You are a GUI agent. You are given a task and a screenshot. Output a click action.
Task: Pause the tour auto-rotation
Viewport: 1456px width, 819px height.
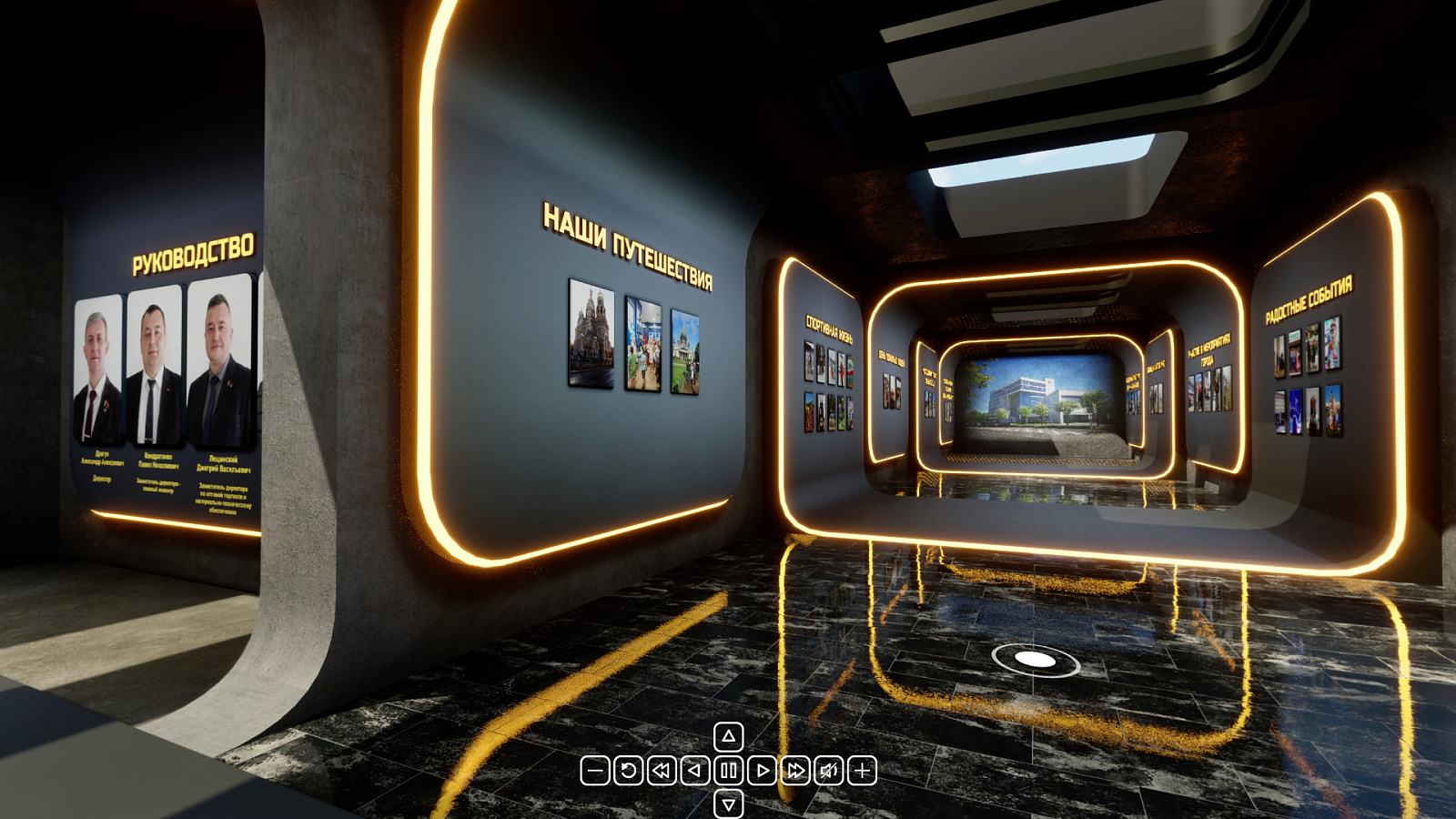(729, 771)
